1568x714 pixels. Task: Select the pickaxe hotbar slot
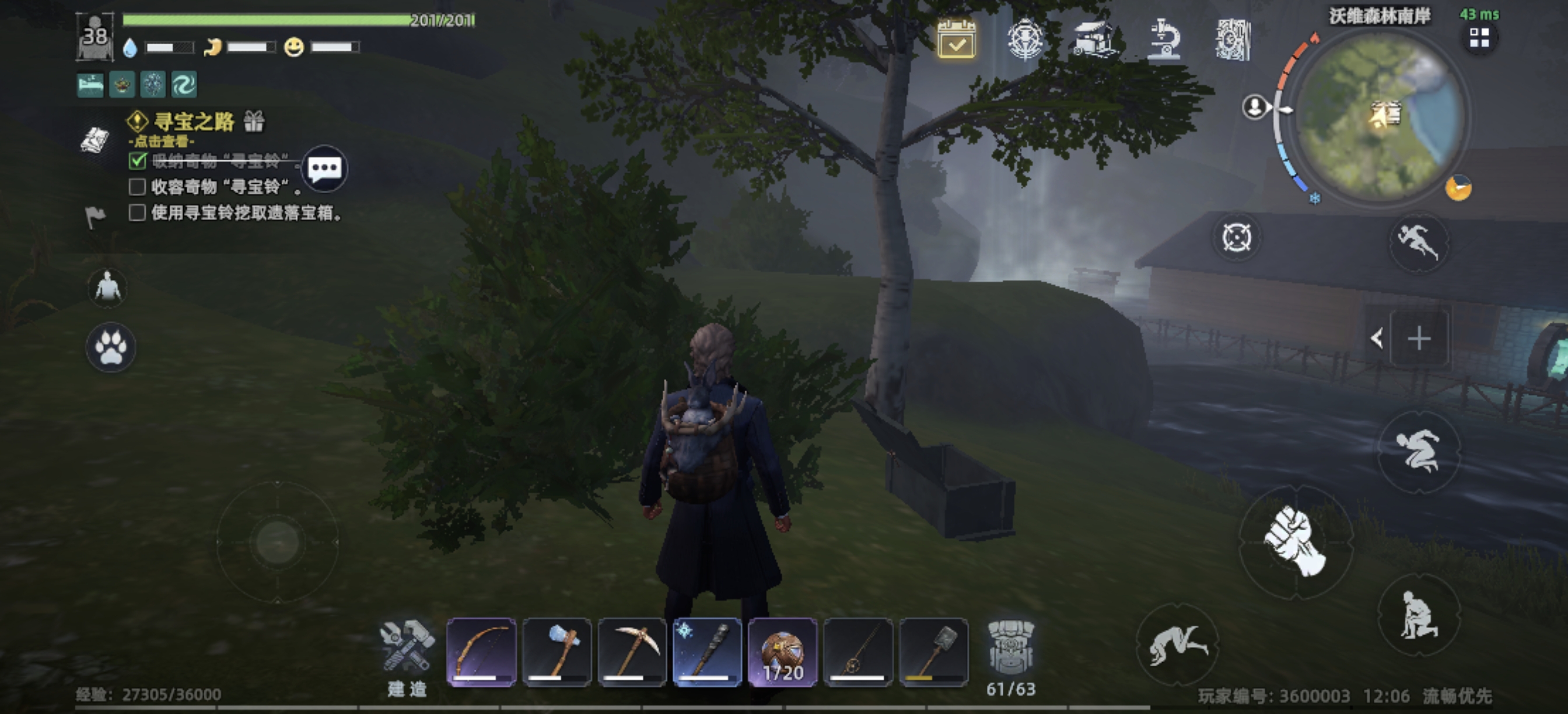click(632, 652)
